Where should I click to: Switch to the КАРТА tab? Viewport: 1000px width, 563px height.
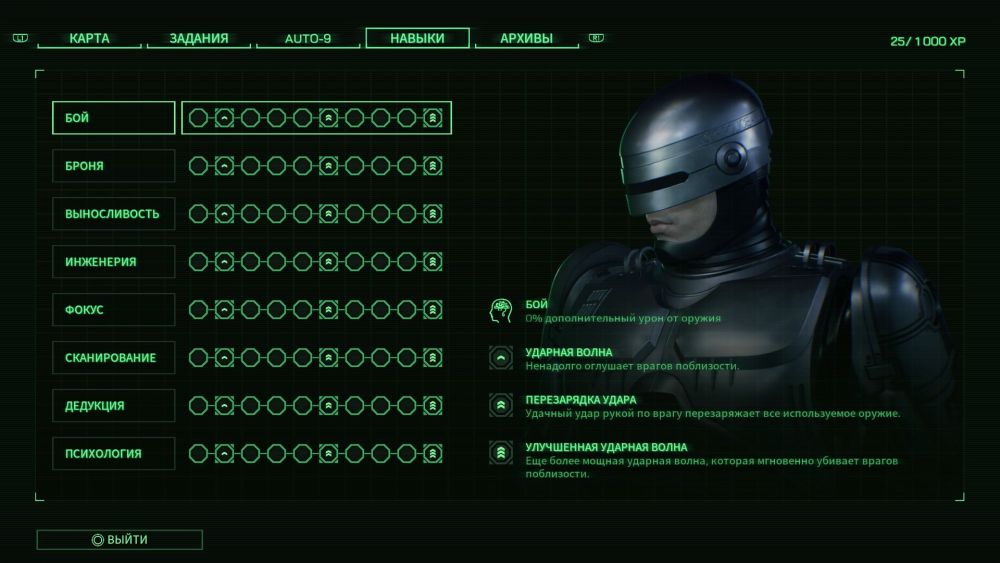tap(90, 39)
